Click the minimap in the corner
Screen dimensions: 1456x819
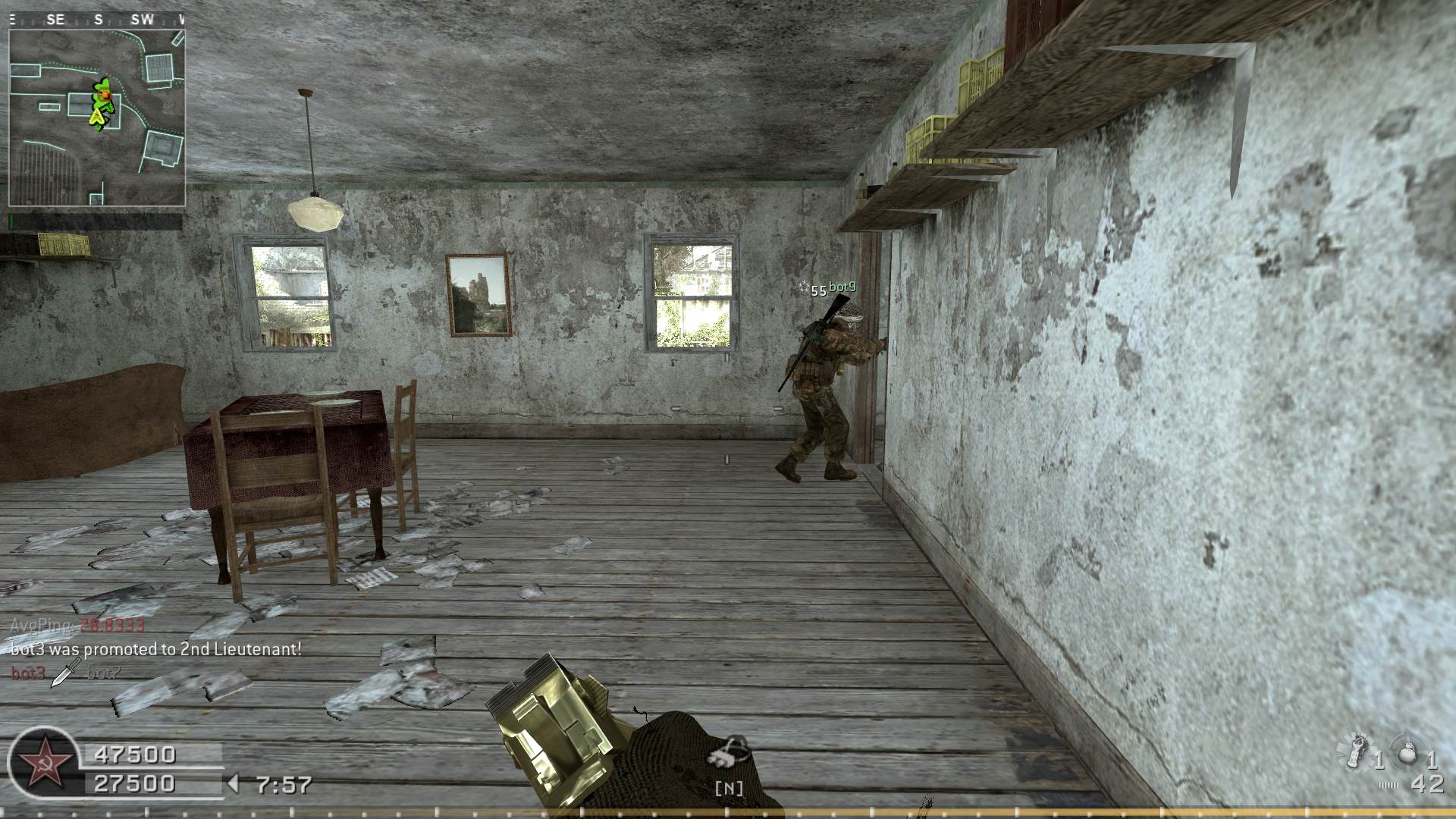[x=97, y=118]
